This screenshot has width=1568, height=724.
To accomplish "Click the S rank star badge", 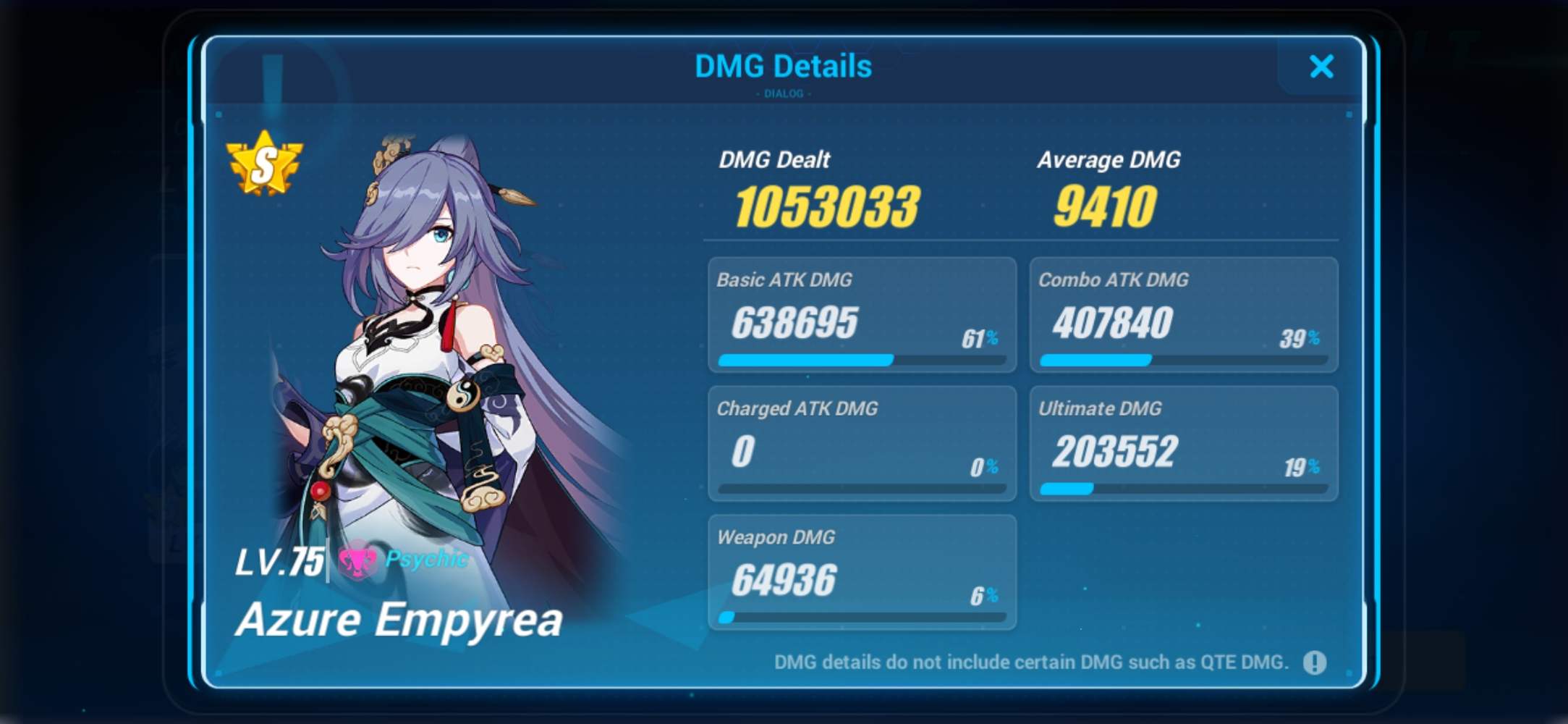I will pos(265,164).
